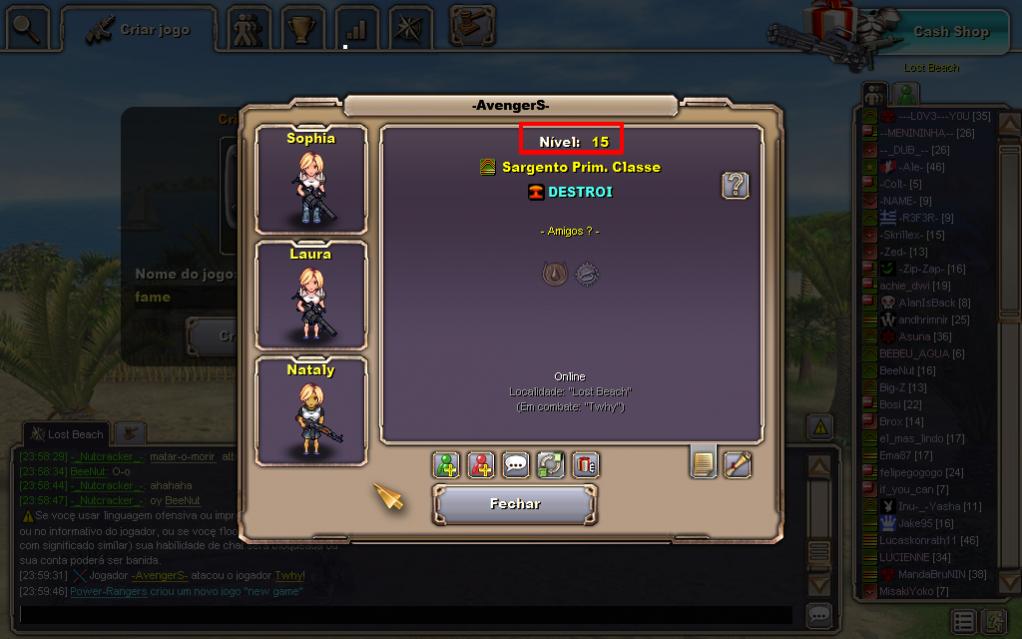Send a gift using the gift box icon
The width and height of the screenshot is (1022, 639).
click(x=586, y=465)
